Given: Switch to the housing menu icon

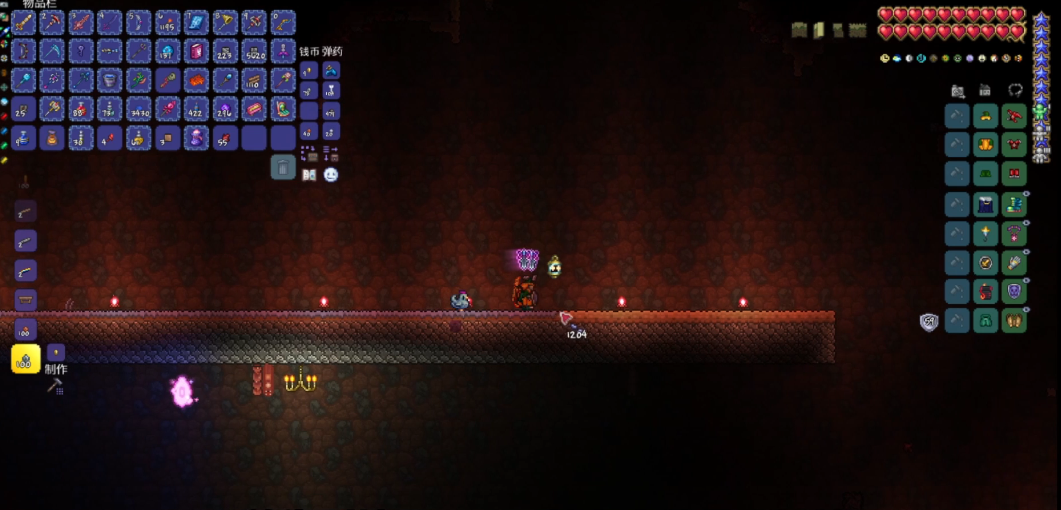Looking at the screenshot, I should 985,90.
